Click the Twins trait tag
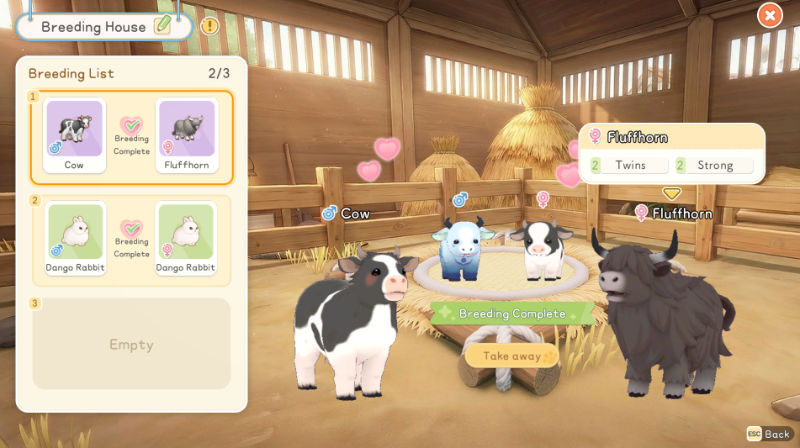Image resolution: width=800 pixels, height=448 pixels. pos(629,165)
